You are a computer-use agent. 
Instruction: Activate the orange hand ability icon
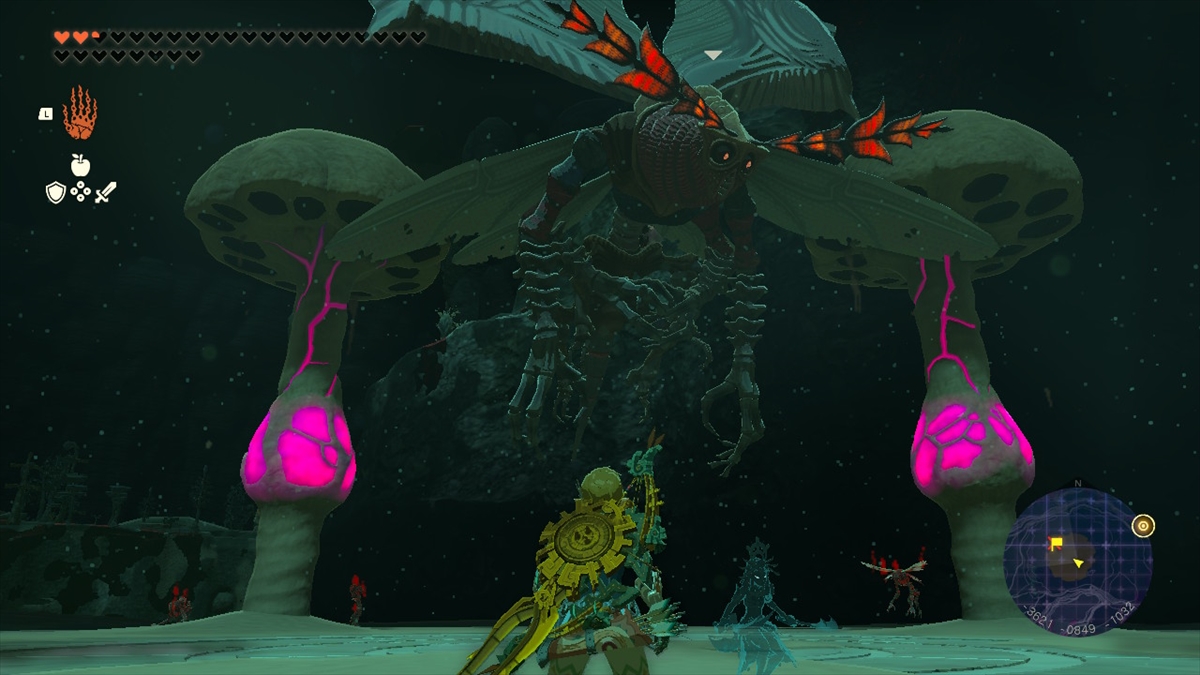click(x=79, y=114)
